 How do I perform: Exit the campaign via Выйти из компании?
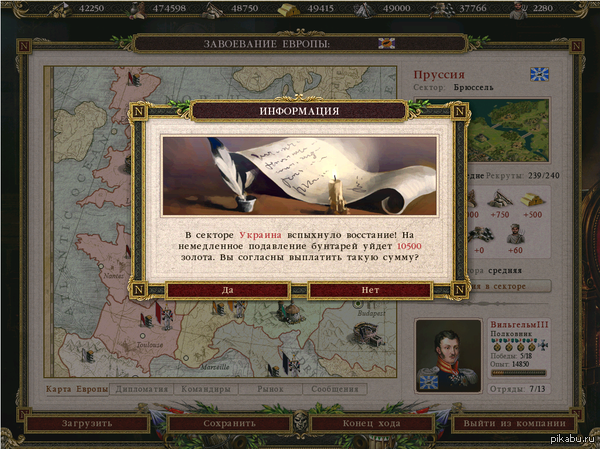(514, 423)
